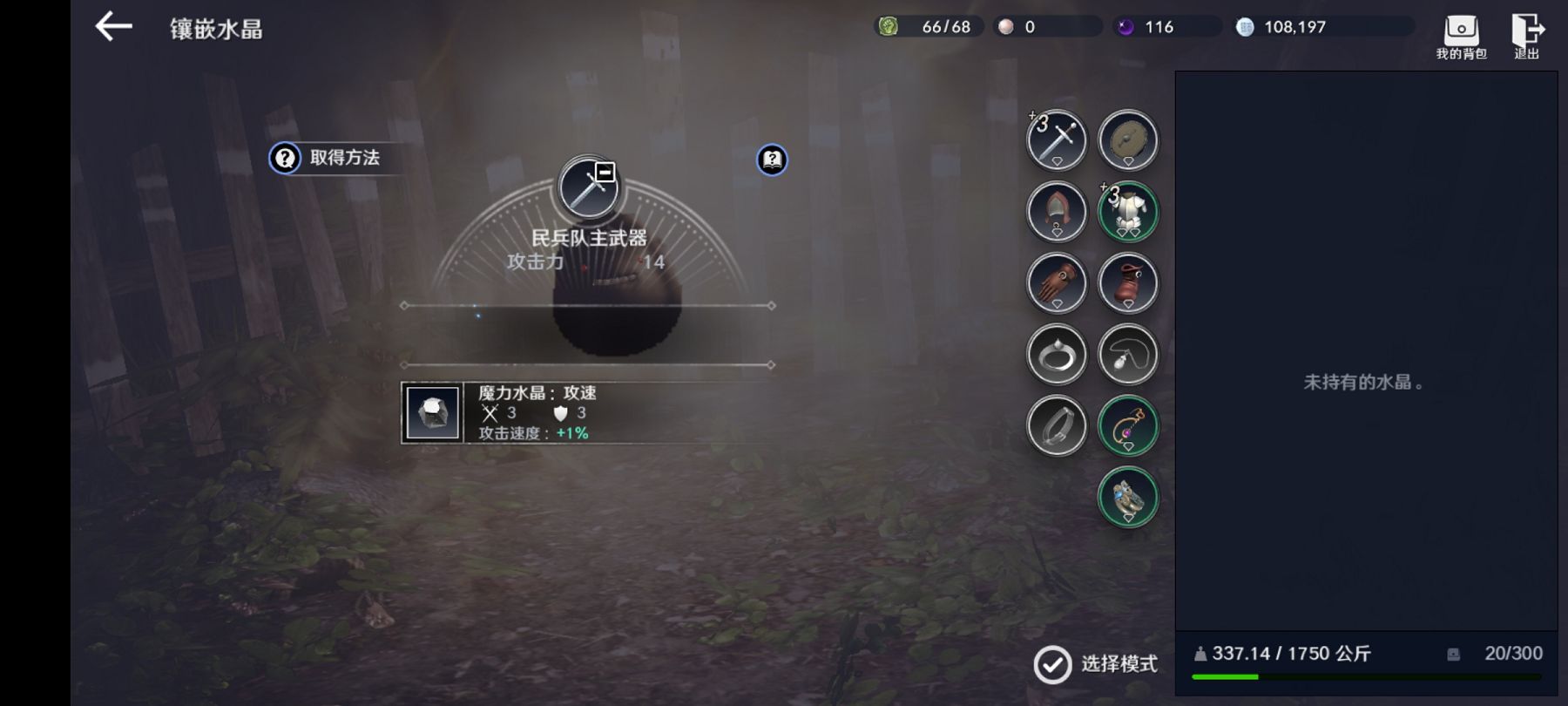The height and width of the screenshot is (706, 1568).
Task: Go back using the arrow button
Action: point(114,27)
